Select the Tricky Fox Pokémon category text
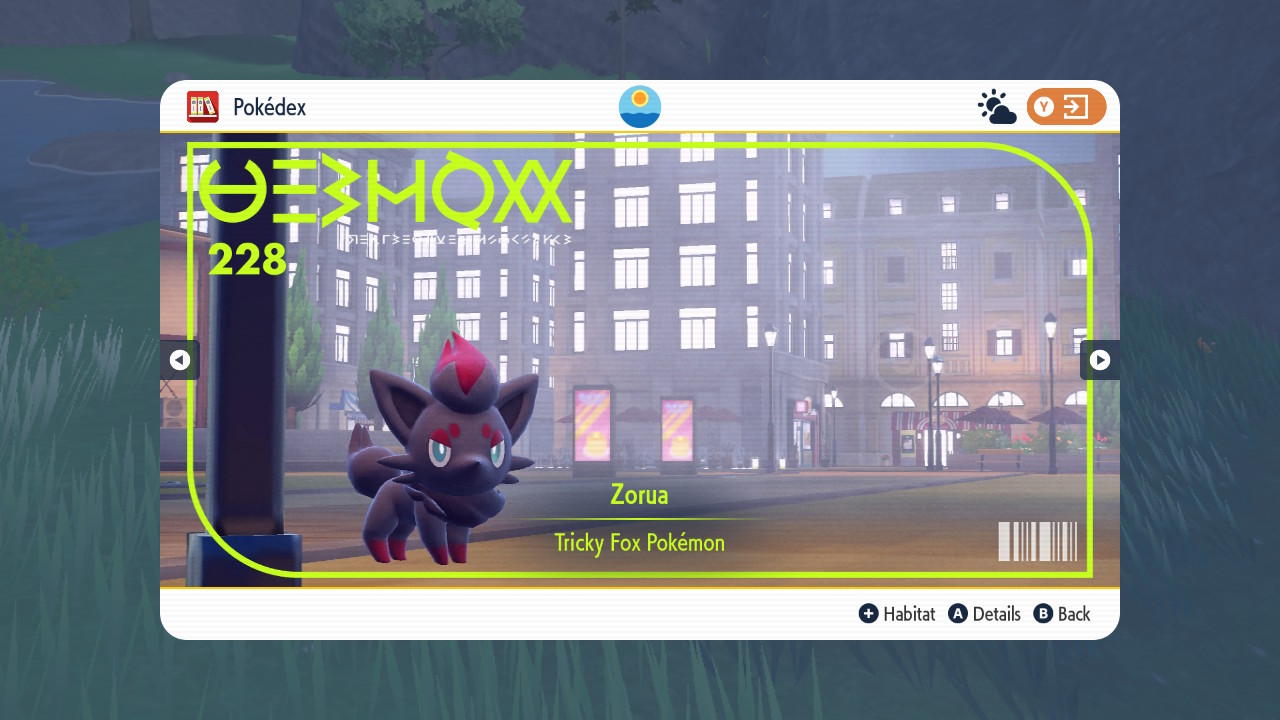 tap(639, 543)
